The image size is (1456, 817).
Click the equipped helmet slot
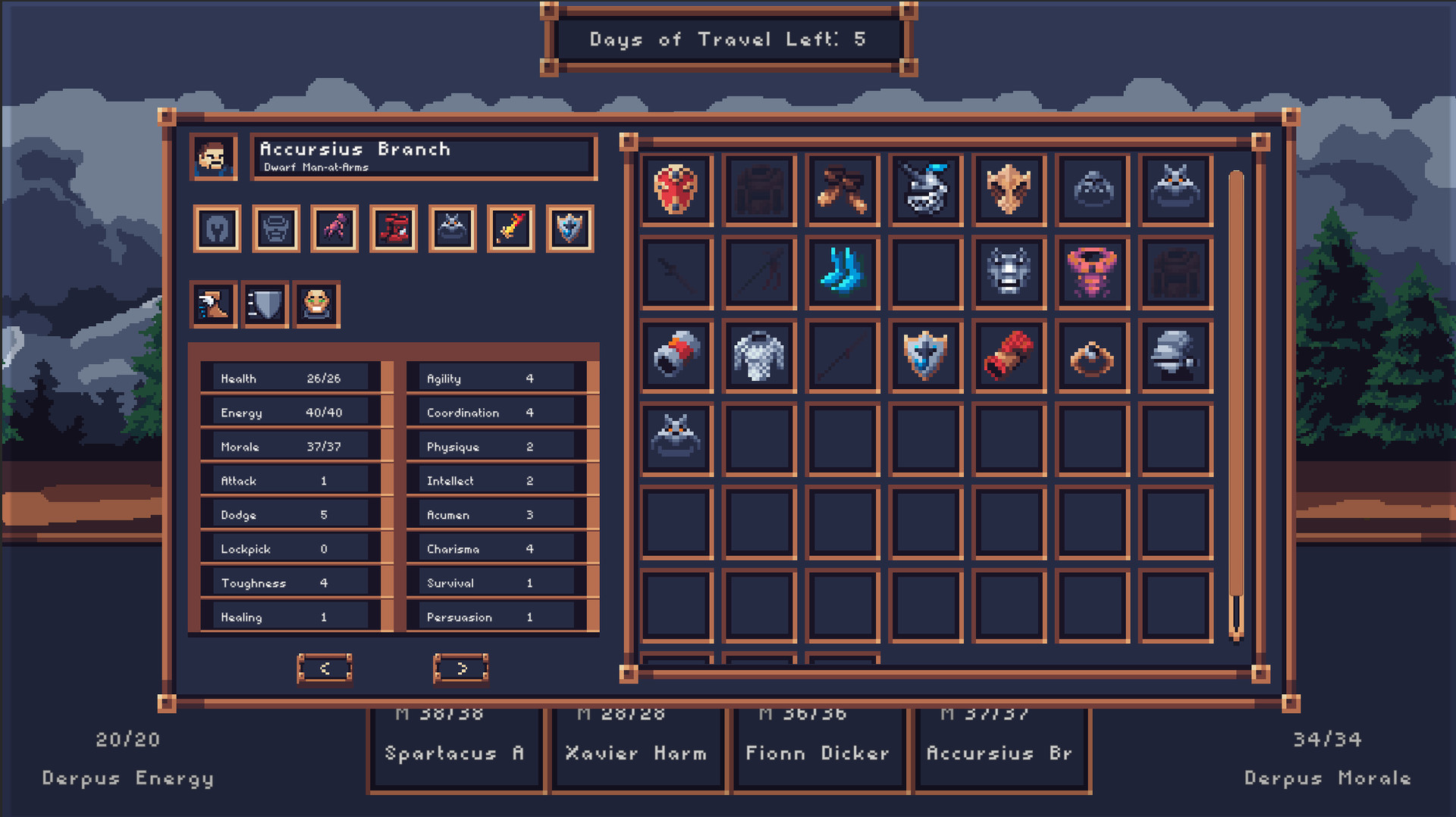tap(217, 228)
